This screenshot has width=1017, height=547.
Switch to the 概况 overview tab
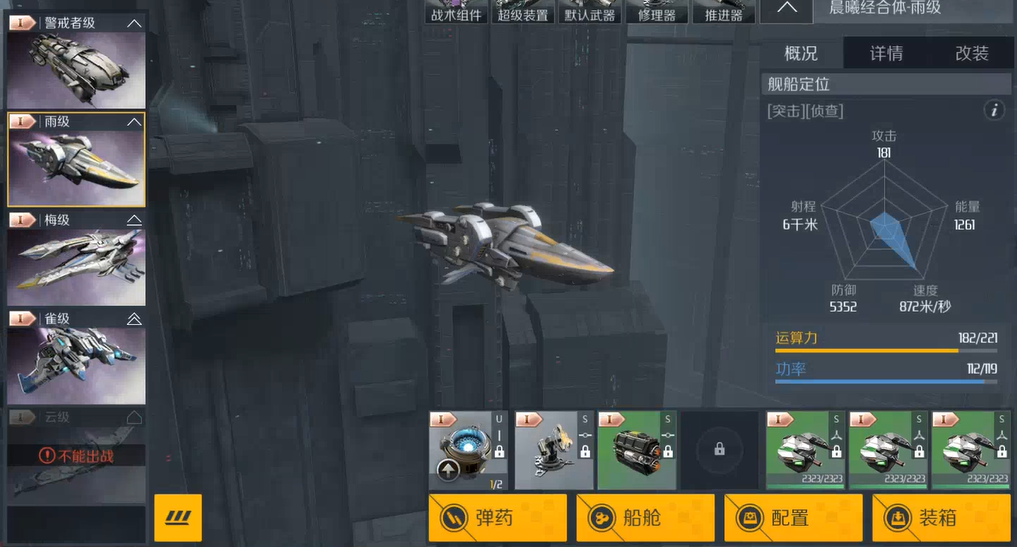tap(801, 54)
